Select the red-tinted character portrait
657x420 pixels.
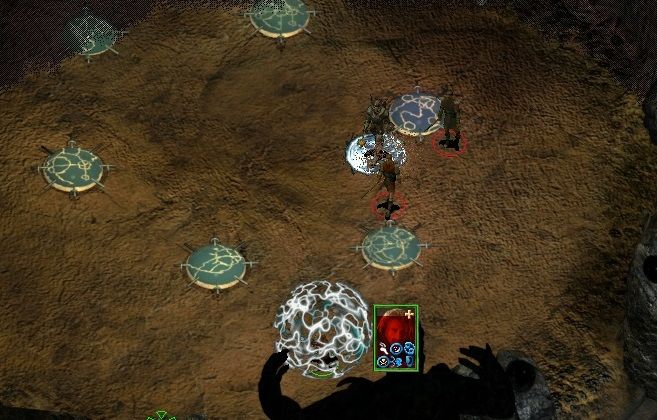[x=393, y=325]
